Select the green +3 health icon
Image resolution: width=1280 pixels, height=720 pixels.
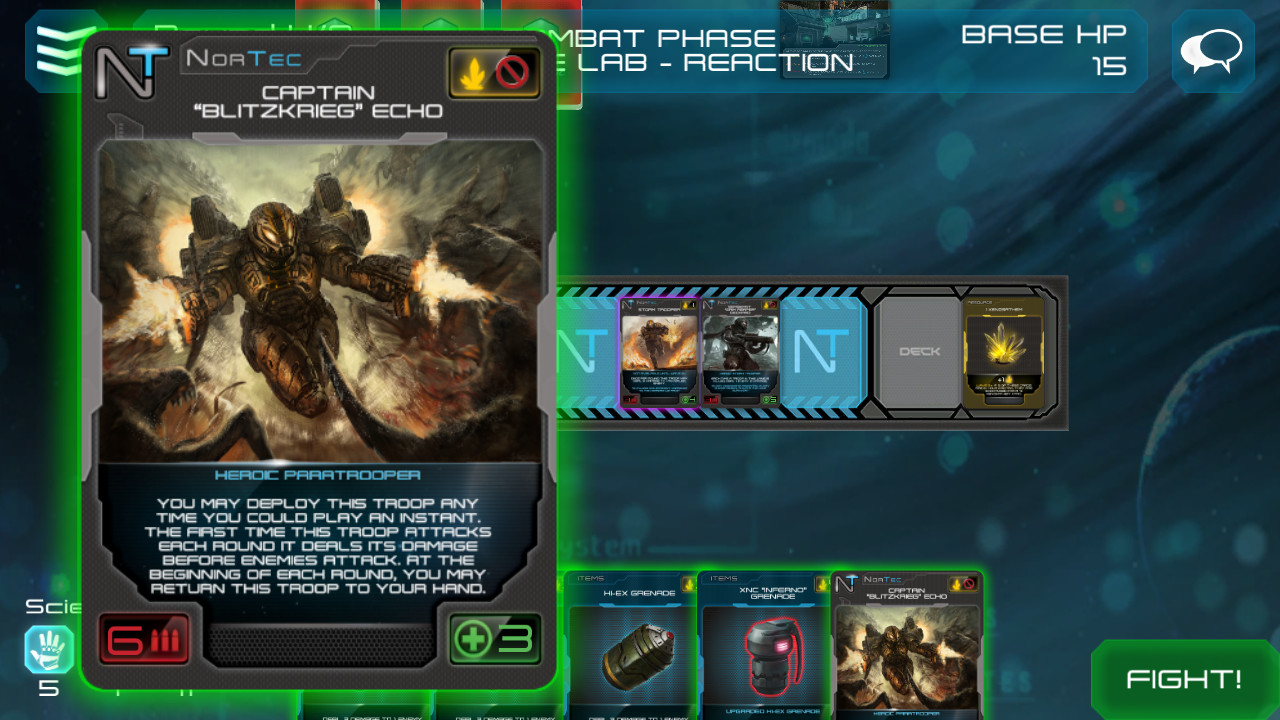point(496,639)
